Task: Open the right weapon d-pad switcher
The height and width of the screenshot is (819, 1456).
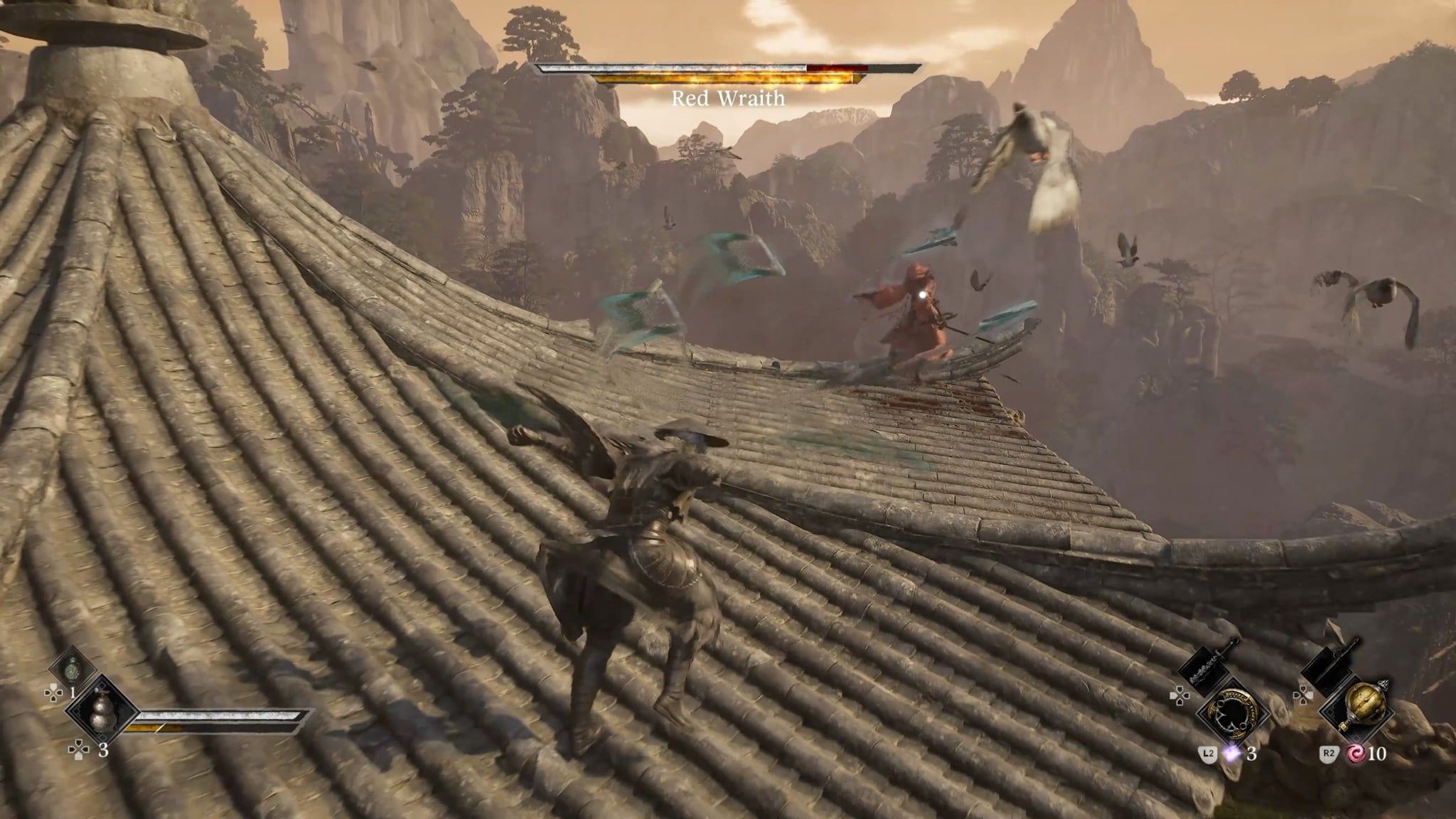Action: (x=1302, y=695)
